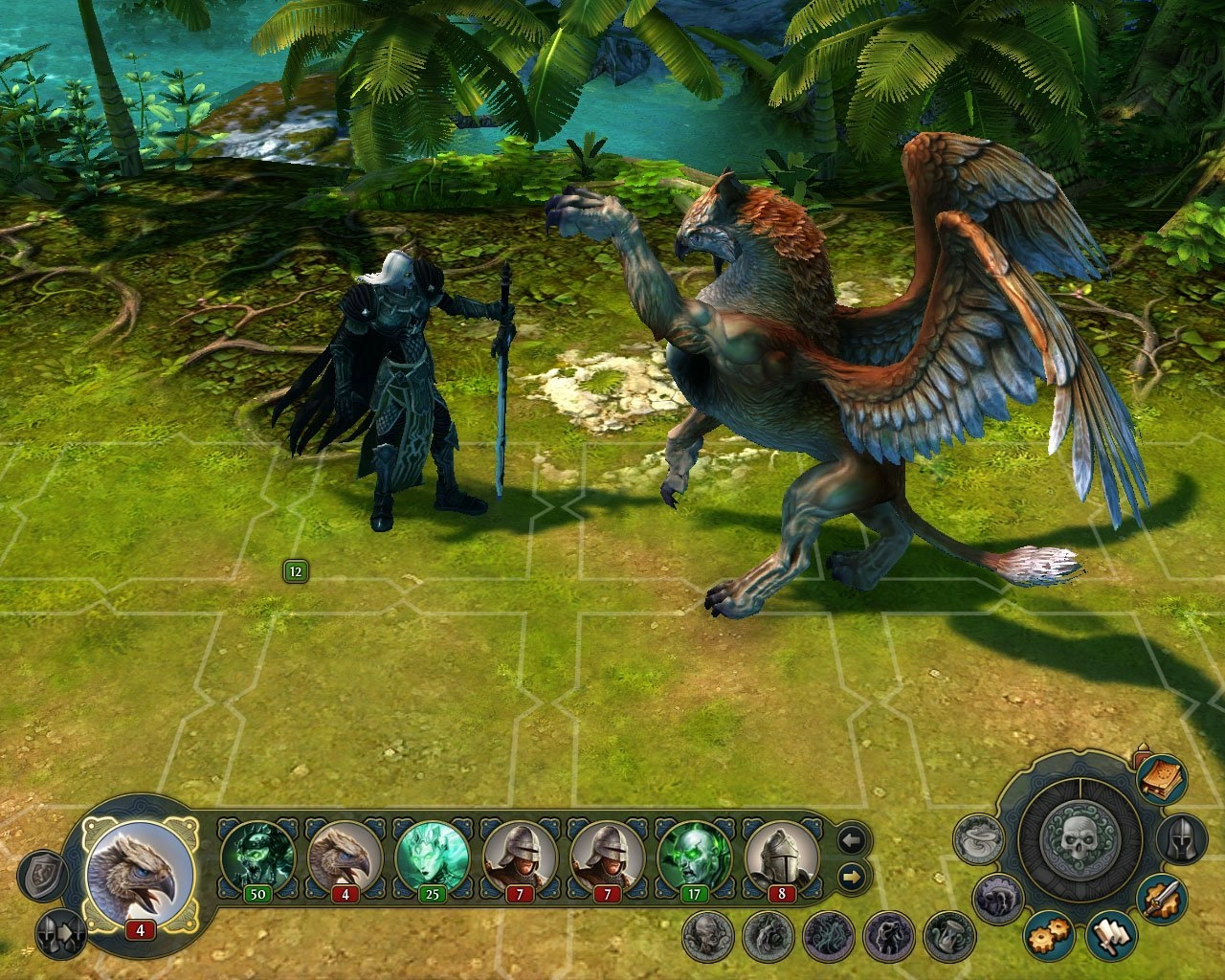Select the defend shield button
This screenshot has width=1225, height=980.
pos(45,876)
